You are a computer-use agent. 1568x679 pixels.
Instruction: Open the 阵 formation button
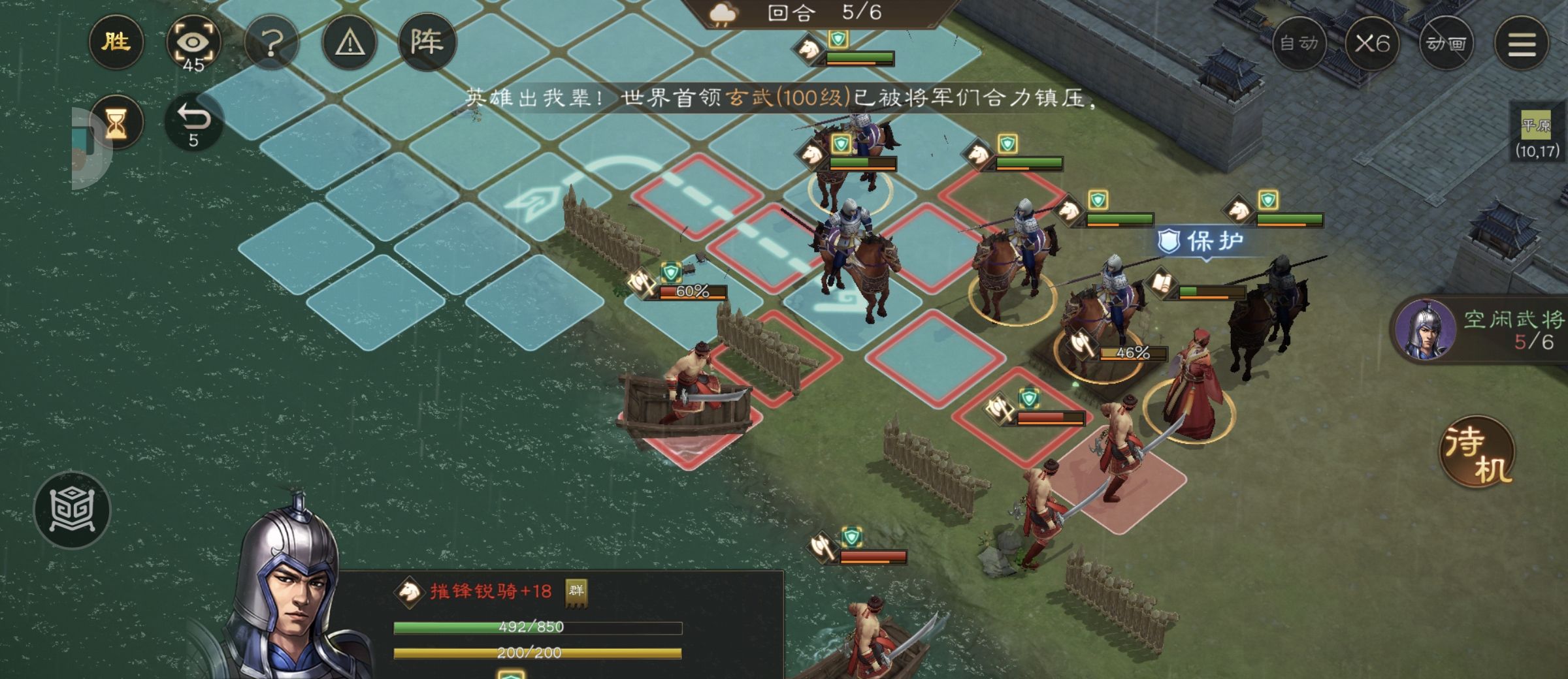pos(427,42)
